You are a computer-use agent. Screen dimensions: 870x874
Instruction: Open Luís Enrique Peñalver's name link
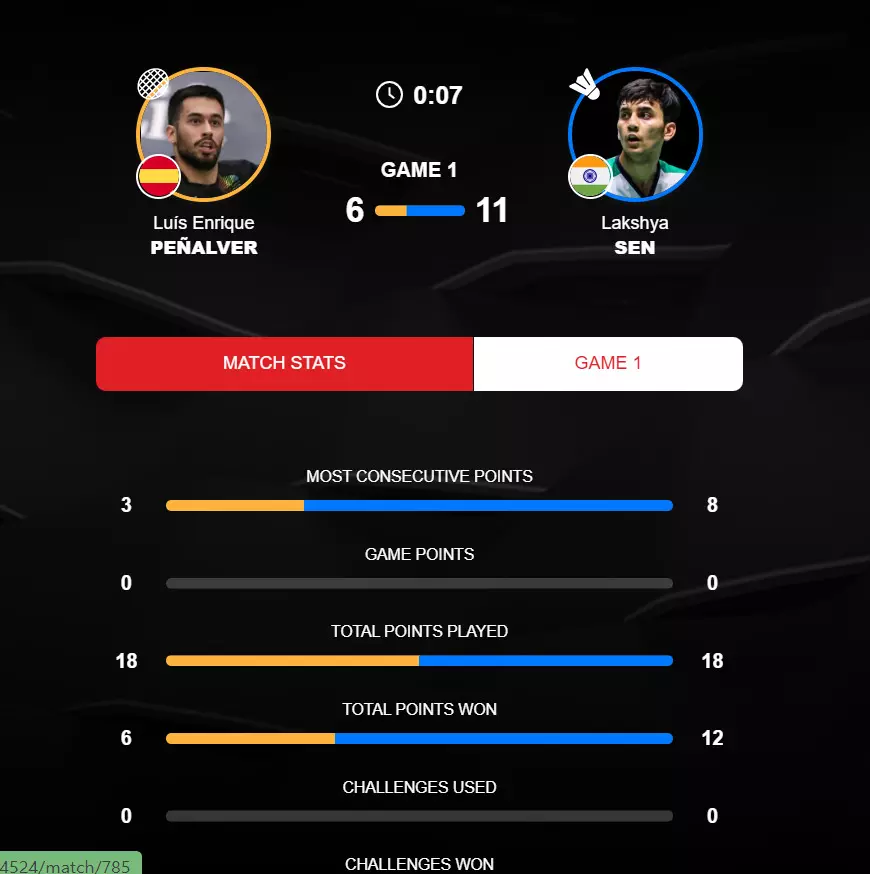click(x=204, y=235)
